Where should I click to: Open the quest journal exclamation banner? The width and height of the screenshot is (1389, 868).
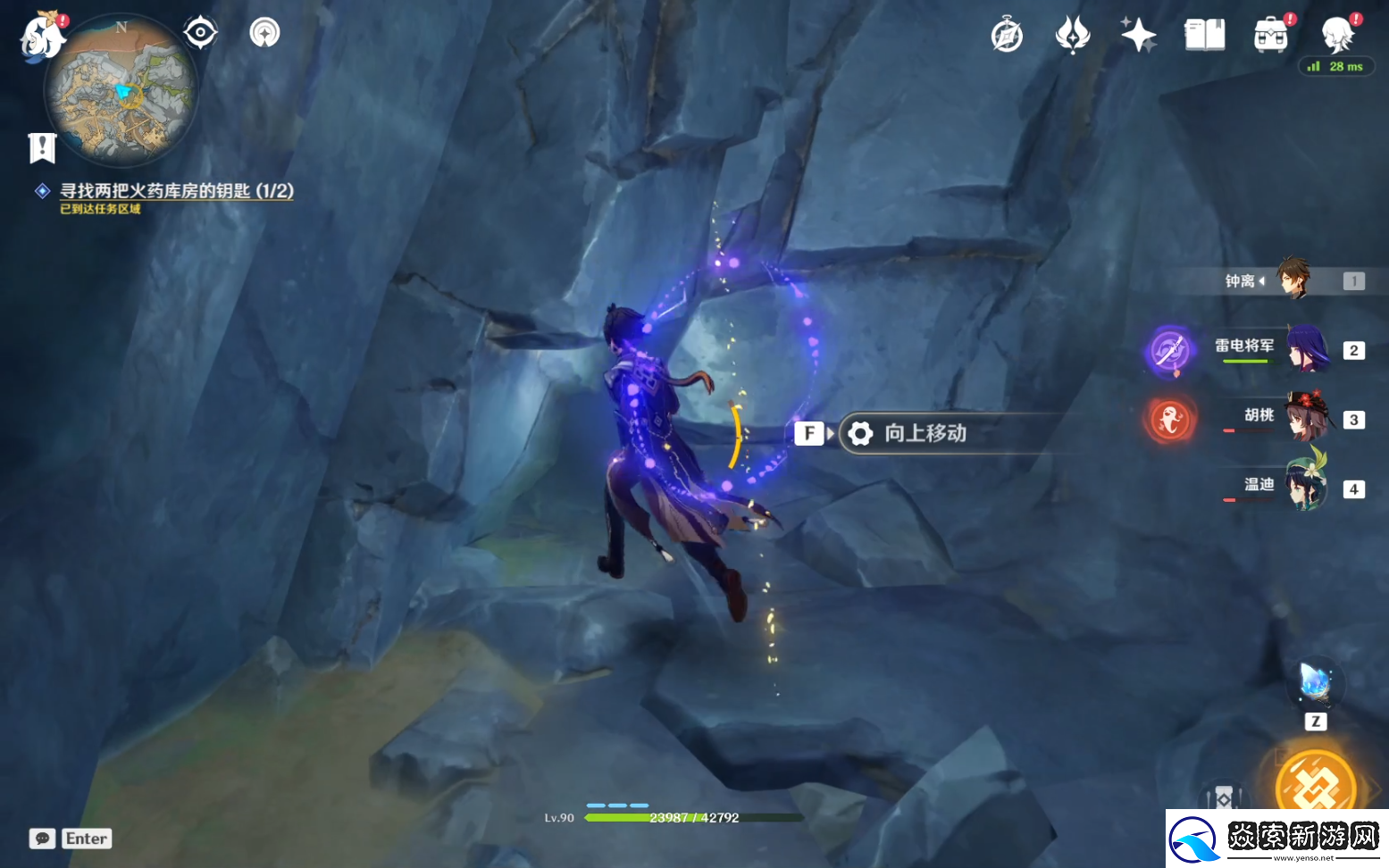coord(42,148)
